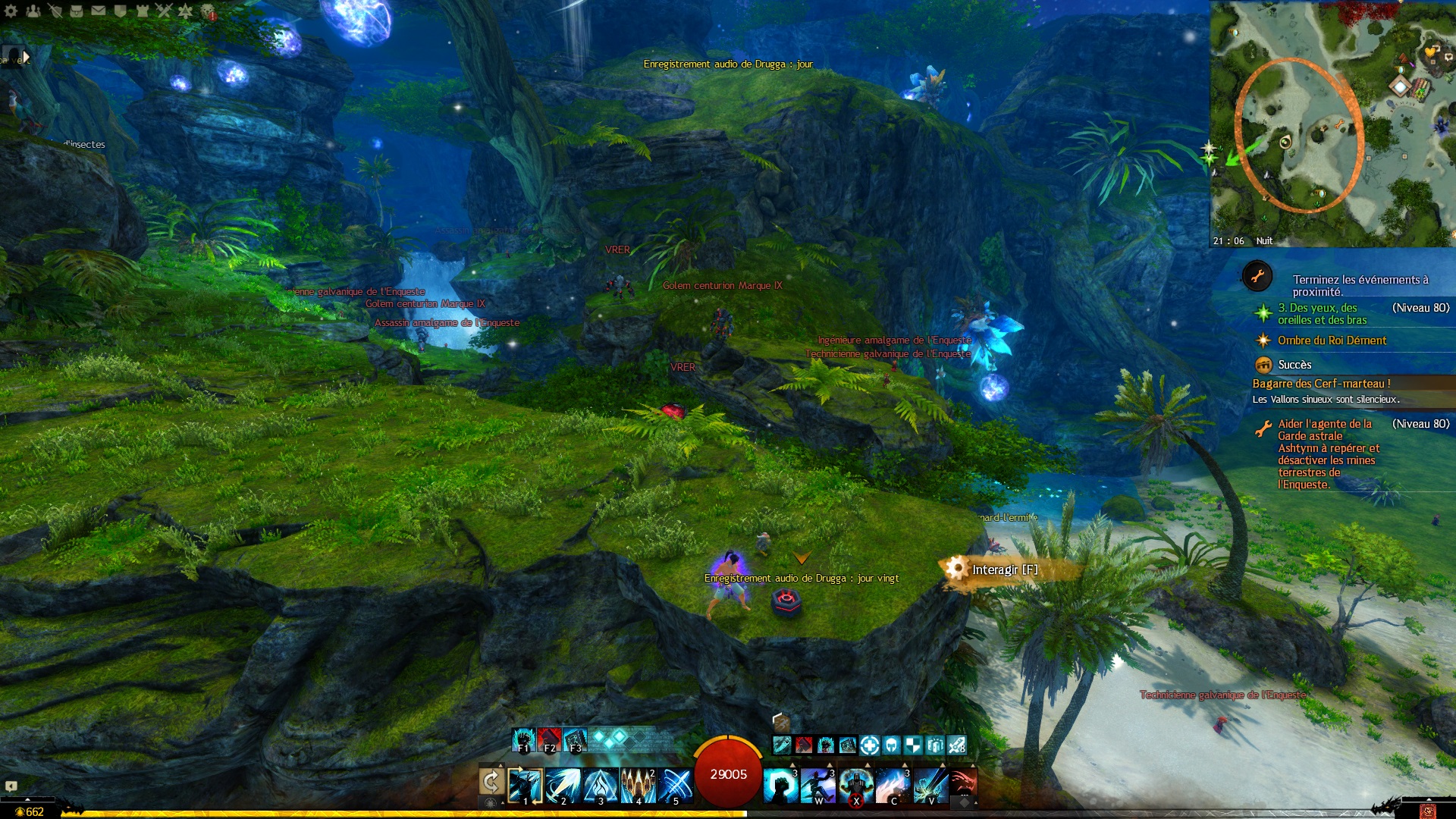Open the mail envelope icon

click(99, 11)
